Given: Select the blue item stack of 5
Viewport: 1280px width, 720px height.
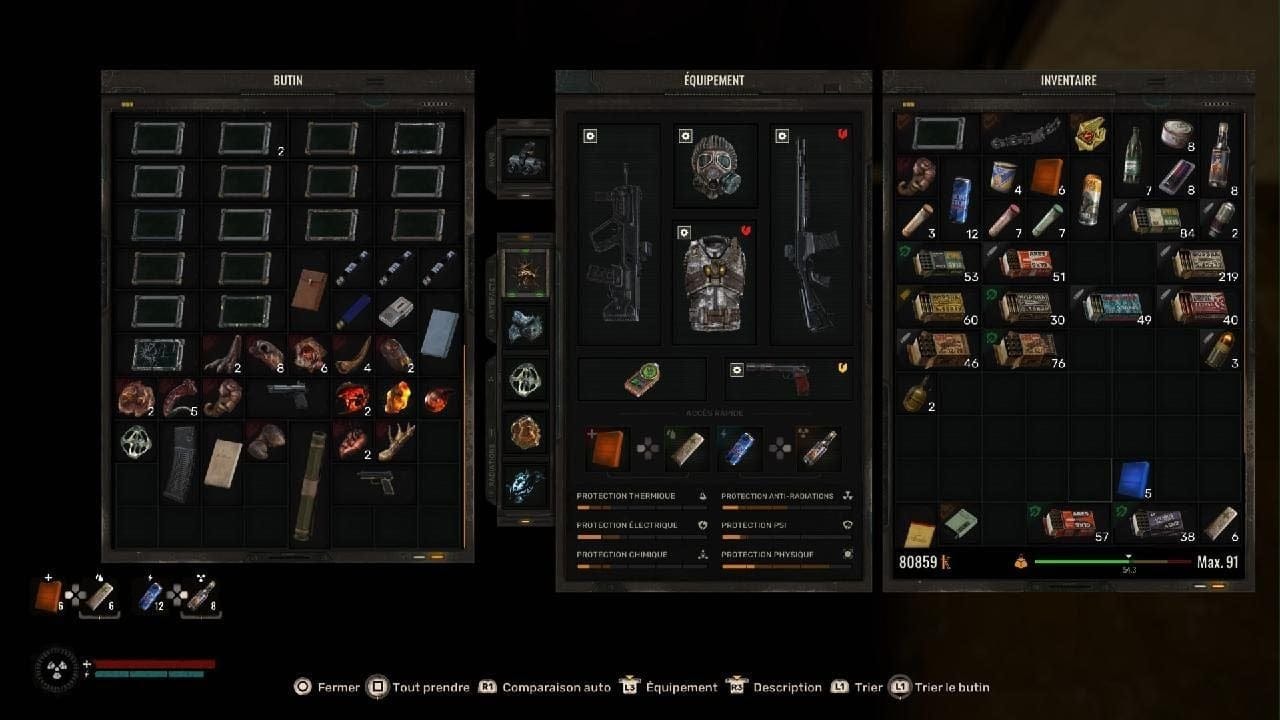Looking at the screenshot, I should click(x=1132, y=479).
